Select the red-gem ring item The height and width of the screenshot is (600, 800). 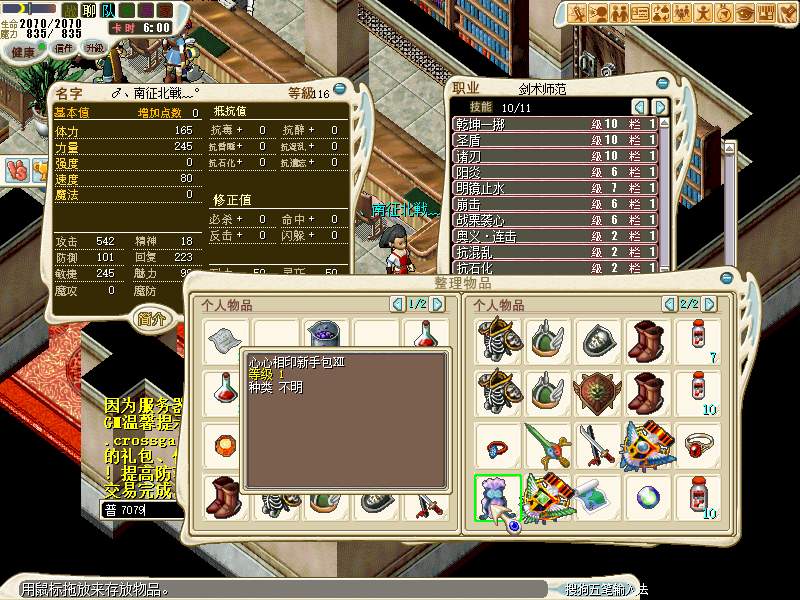pos(697,443)
